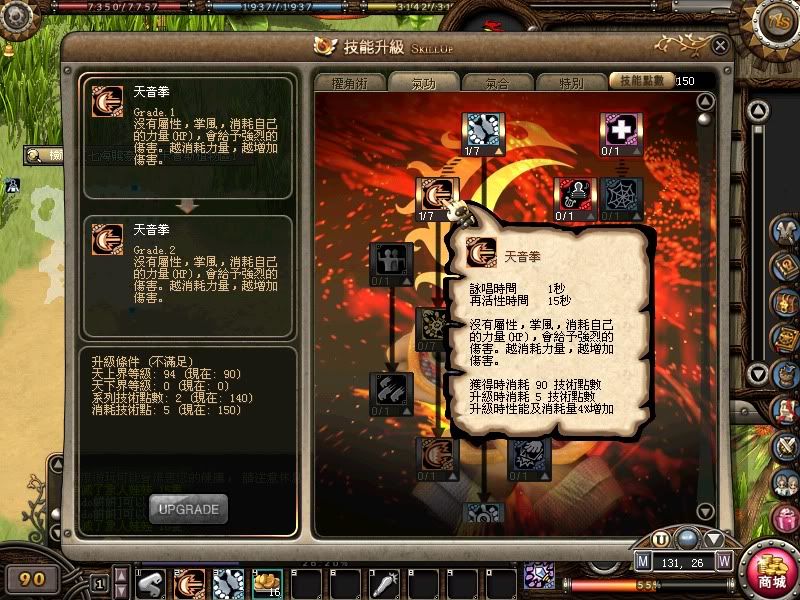
Task: Use the 天音拳 fist skill on hotbar
Action: pyautogui.click(x=190, y=583)
